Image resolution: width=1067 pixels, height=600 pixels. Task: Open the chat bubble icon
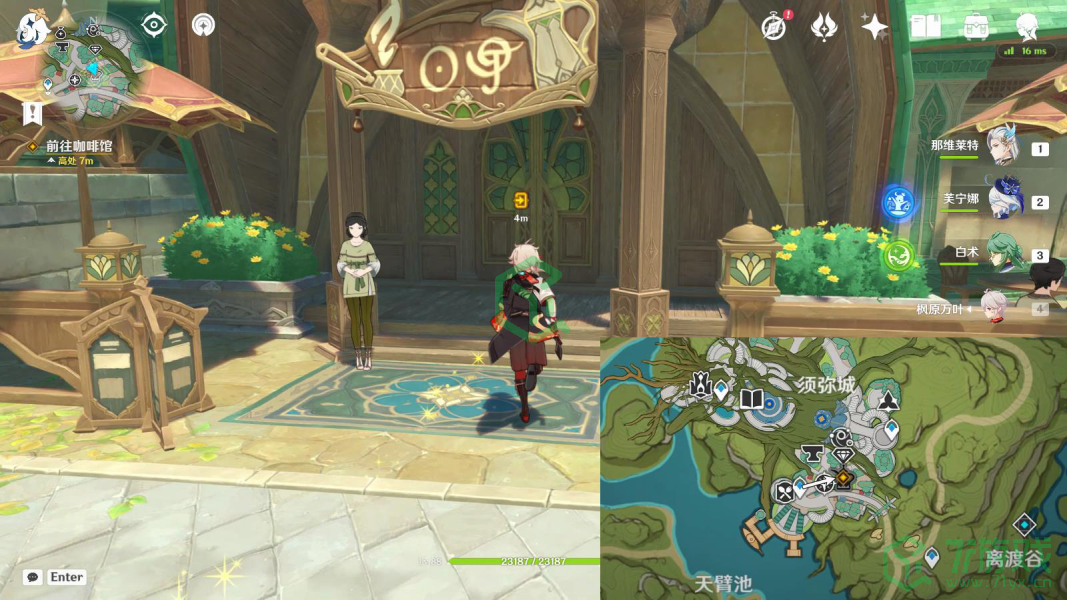point(33,577)
